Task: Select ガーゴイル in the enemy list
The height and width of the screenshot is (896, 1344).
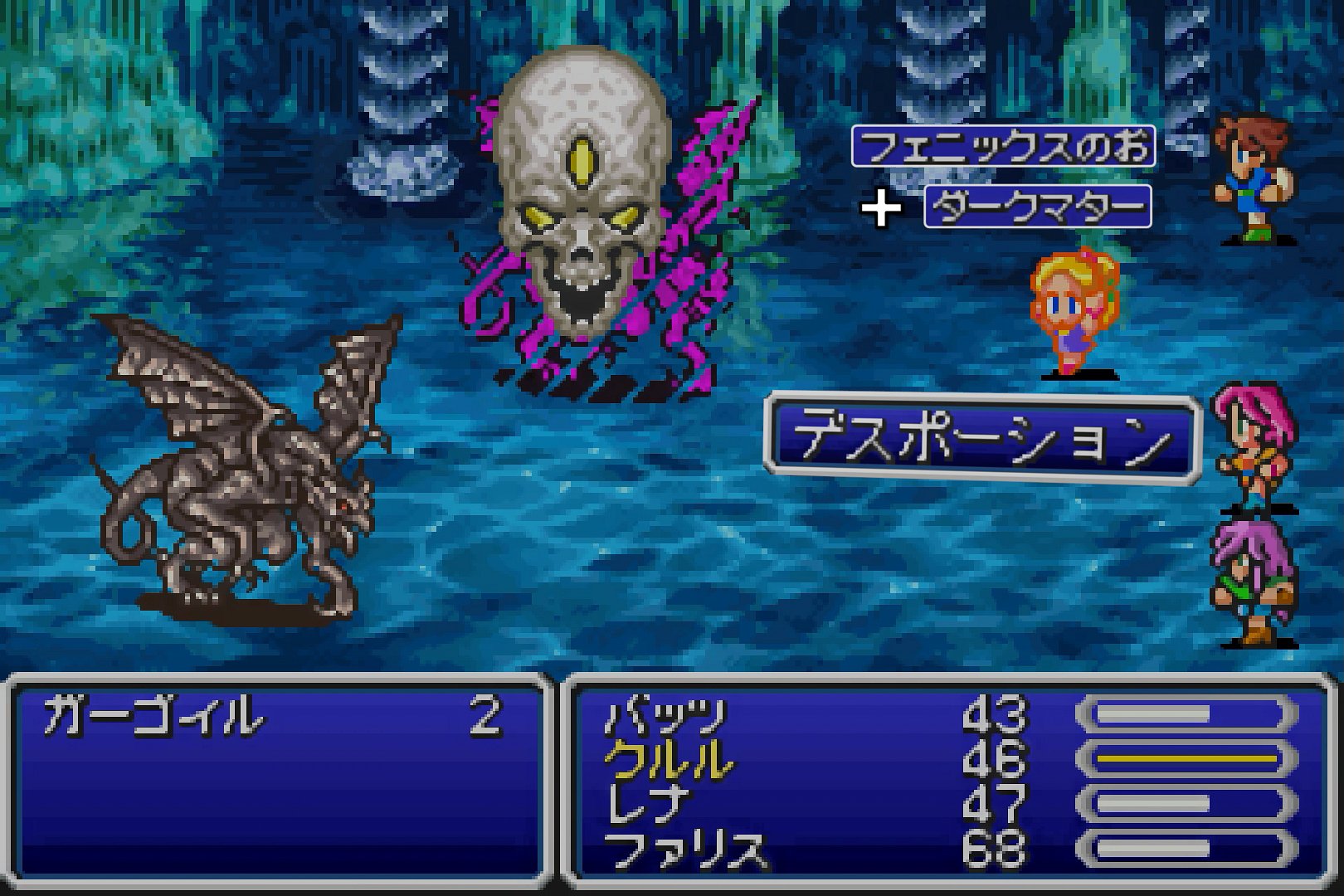Action: pyautogui.click(x=151, y=717)
